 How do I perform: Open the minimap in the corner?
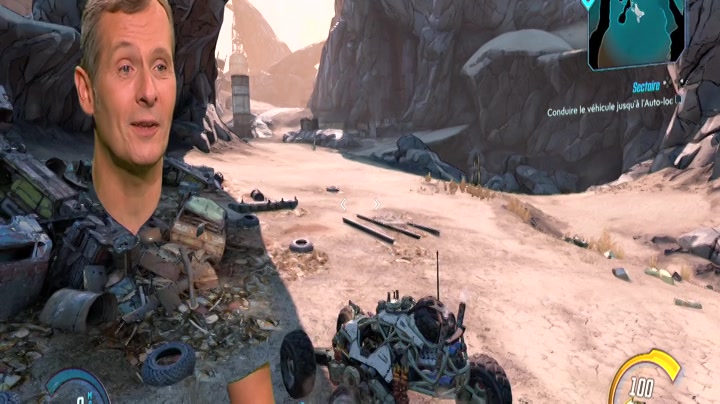(637, 31)
